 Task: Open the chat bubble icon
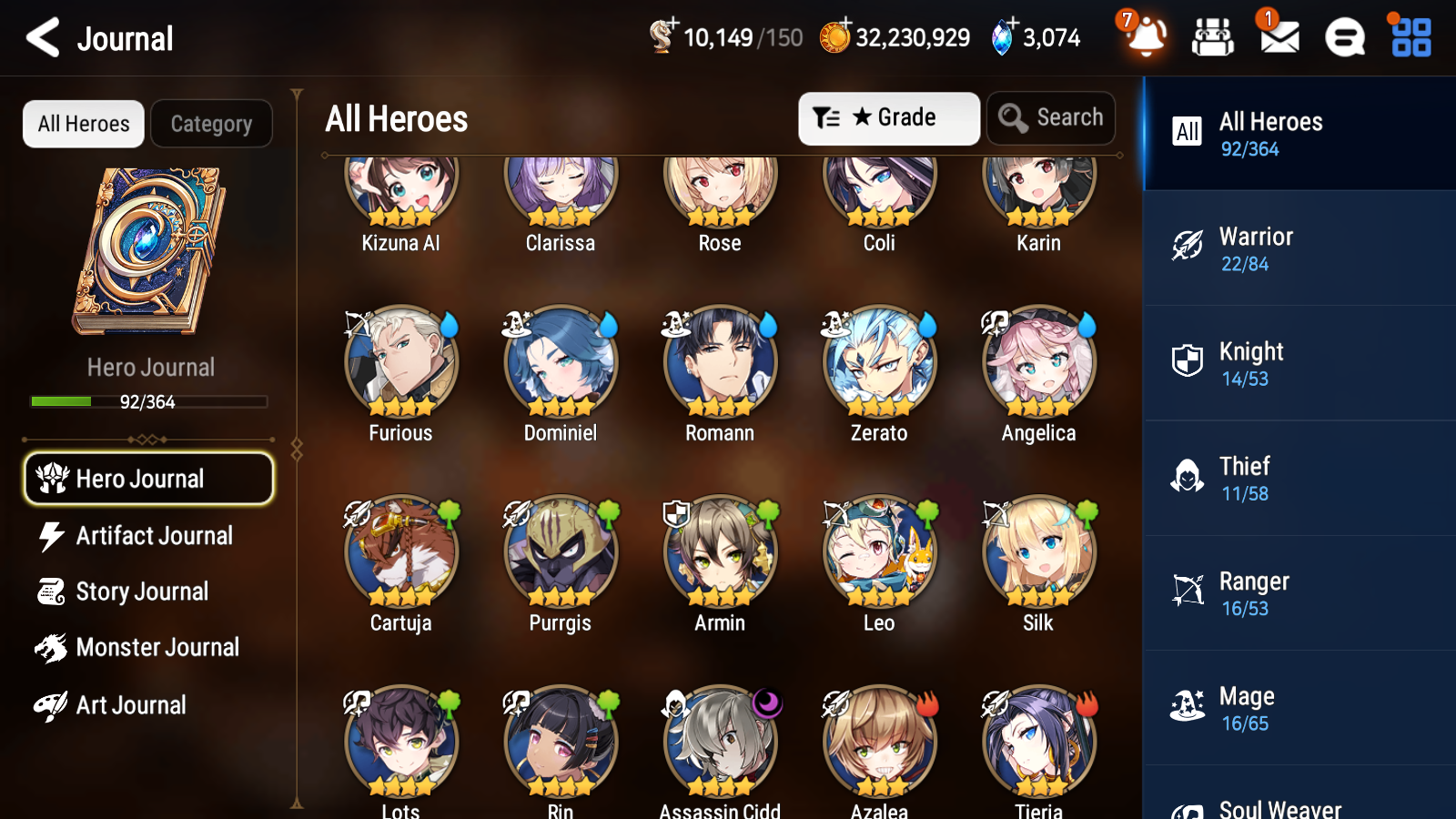(x=1343, y=38)
